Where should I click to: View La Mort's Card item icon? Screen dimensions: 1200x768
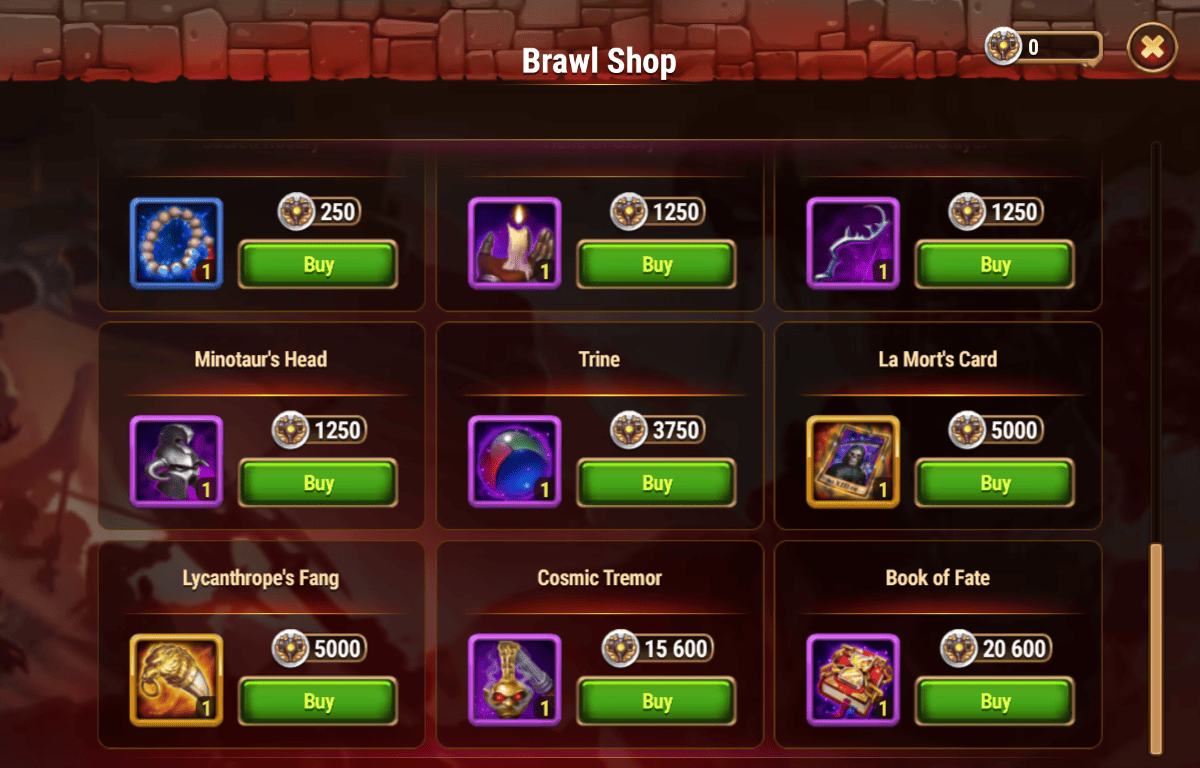[852, 461]
